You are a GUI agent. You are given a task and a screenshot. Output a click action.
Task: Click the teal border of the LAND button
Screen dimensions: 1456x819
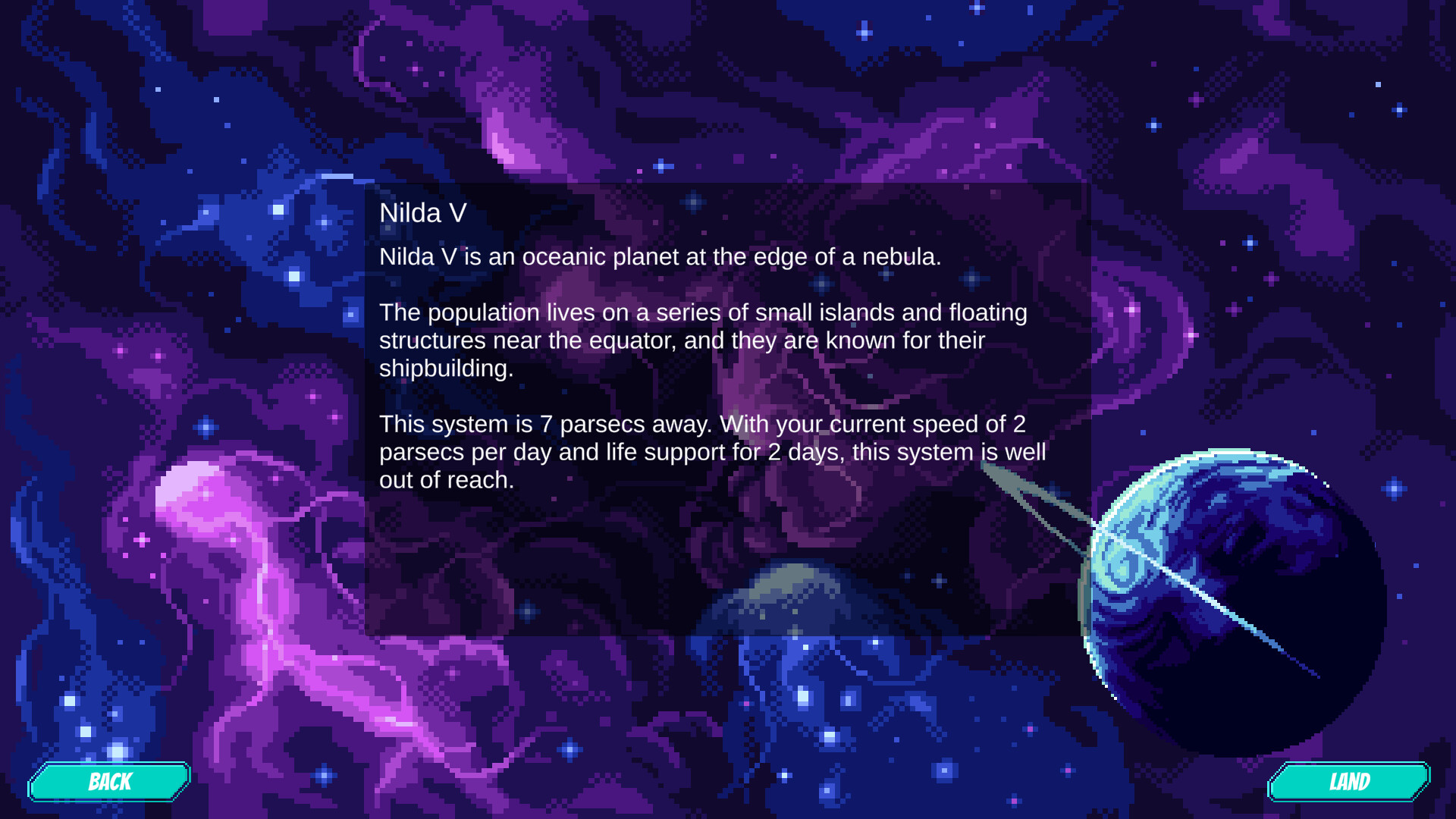click(1351, 764)
